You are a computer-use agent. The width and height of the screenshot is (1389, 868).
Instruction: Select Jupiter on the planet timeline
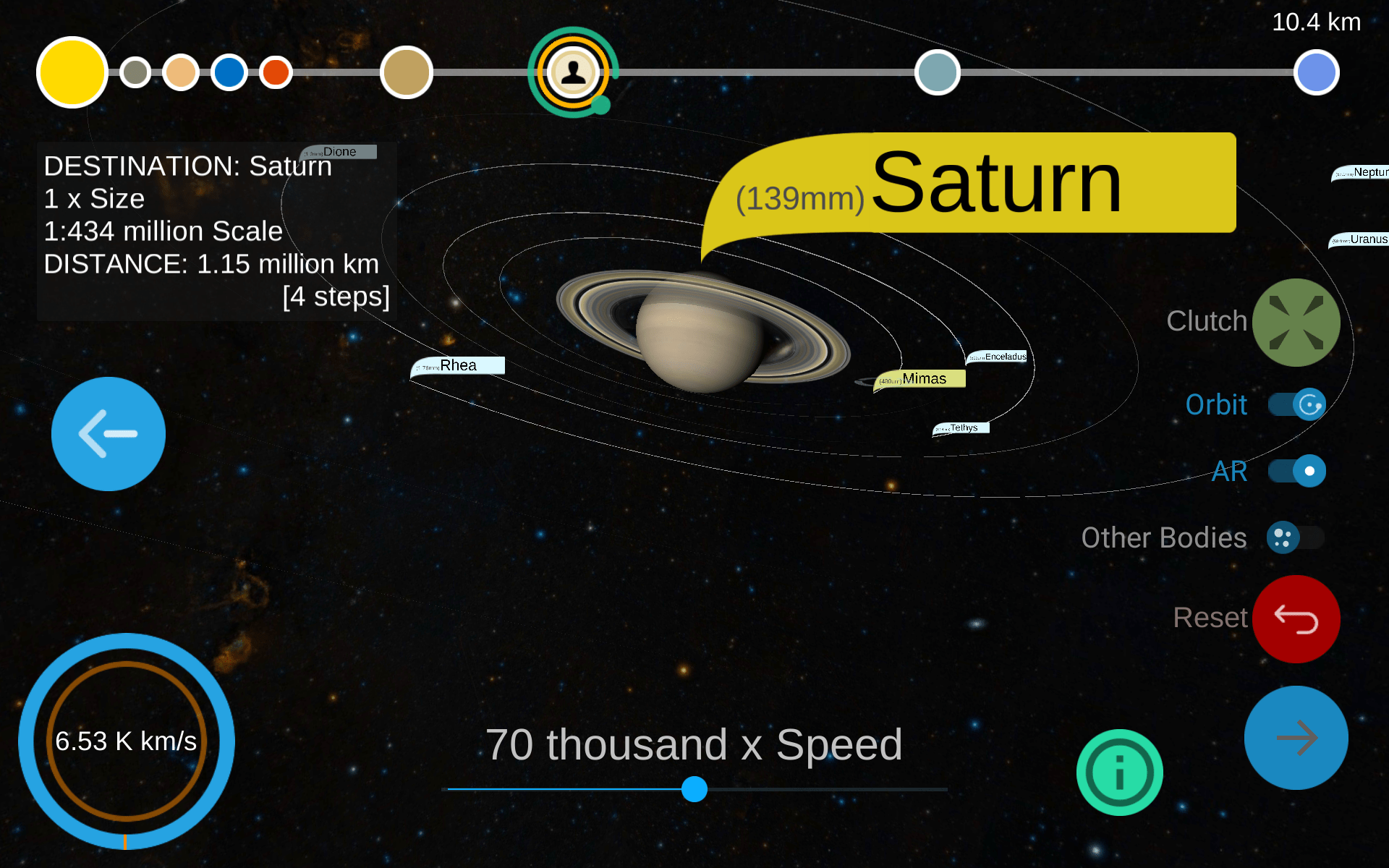406,72
